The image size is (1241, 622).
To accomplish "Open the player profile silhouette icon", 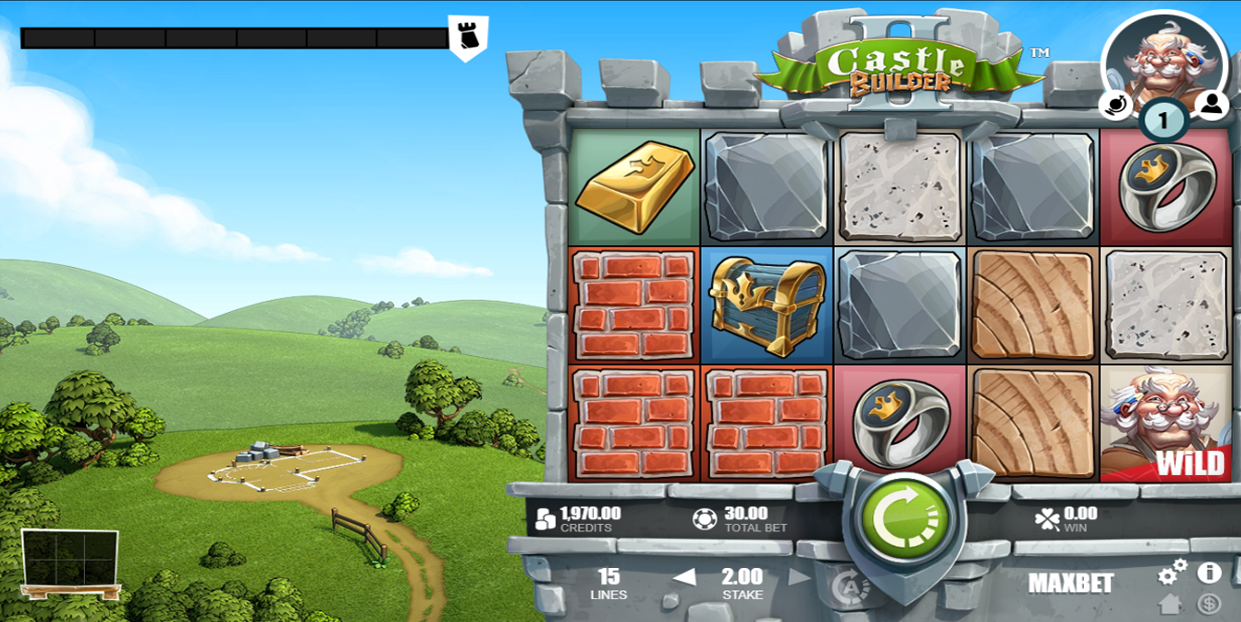I will click(x=1211, y=104).
